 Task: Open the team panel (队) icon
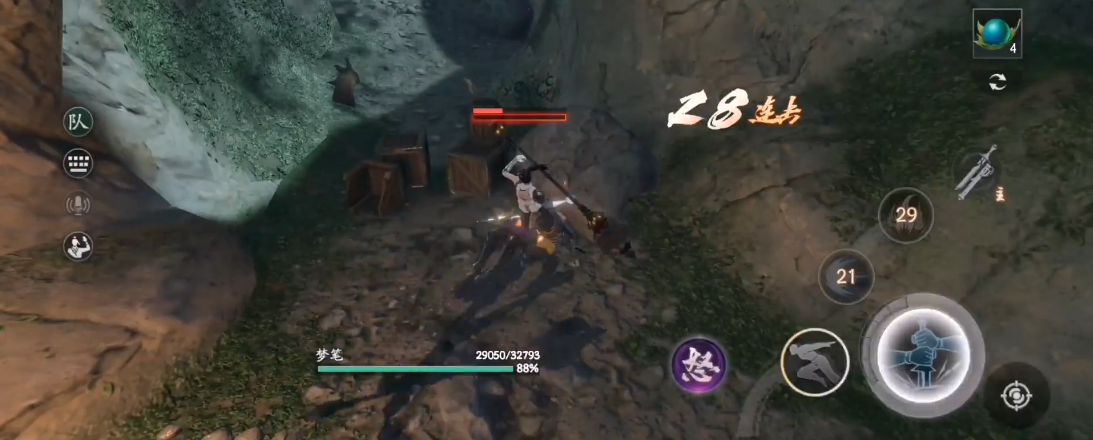click(x=78, y=123)
